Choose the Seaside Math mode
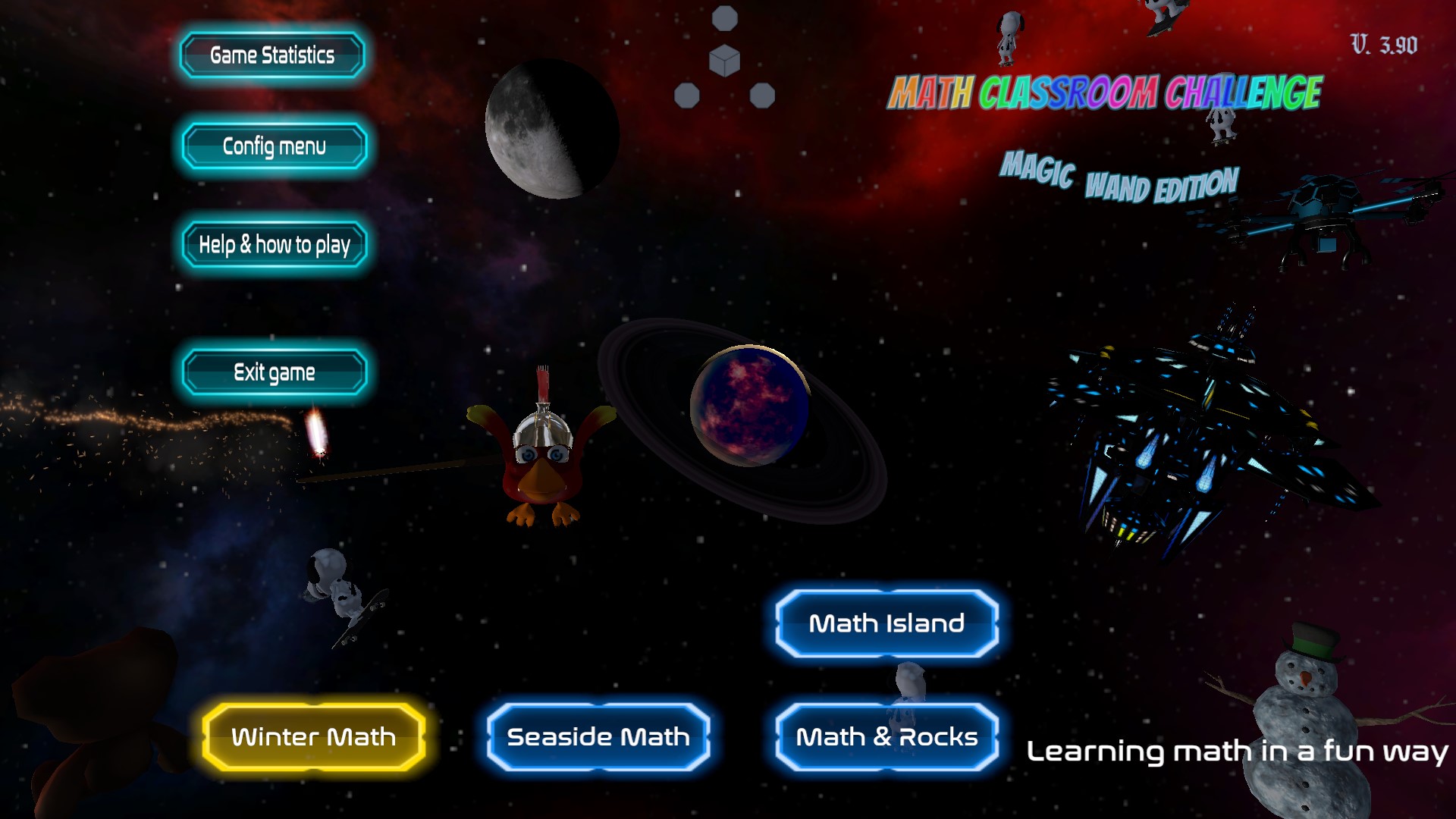This screenshot has height=819, width=1456. (598, 736)
